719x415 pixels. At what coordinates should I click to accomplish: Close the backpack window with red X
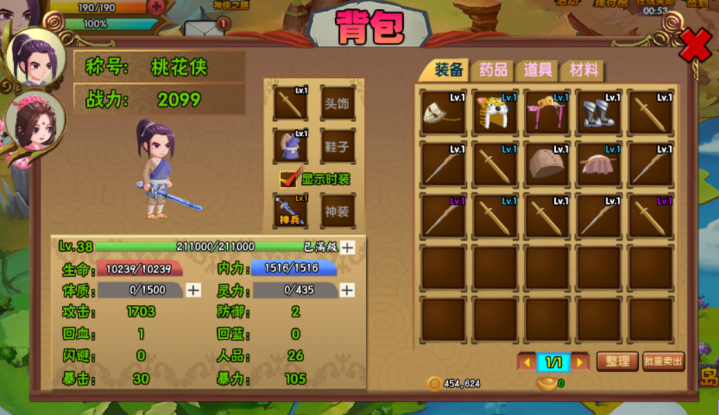pos(694,44)
